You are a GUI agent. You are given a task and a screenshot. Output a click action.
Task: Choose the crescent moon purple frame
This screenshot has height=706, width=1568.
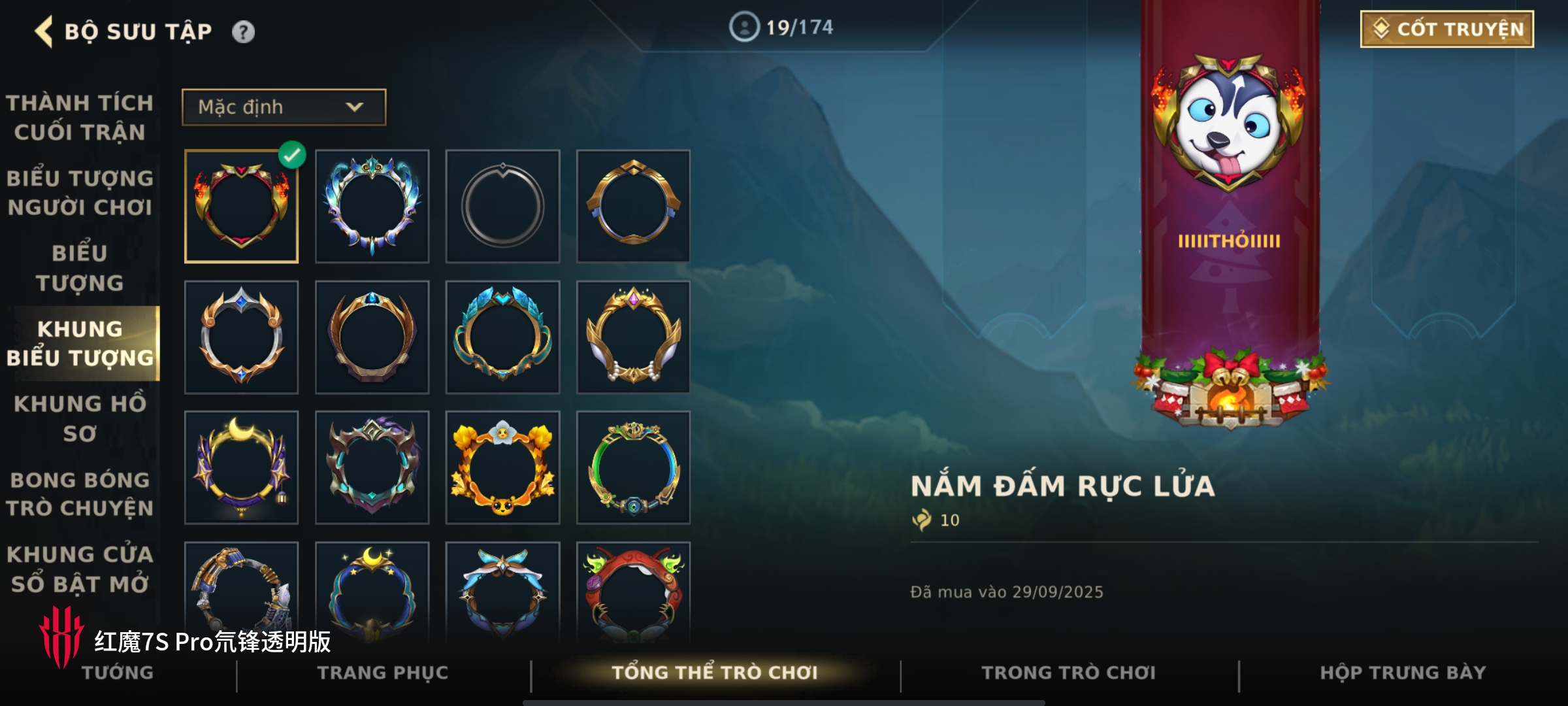241,467
